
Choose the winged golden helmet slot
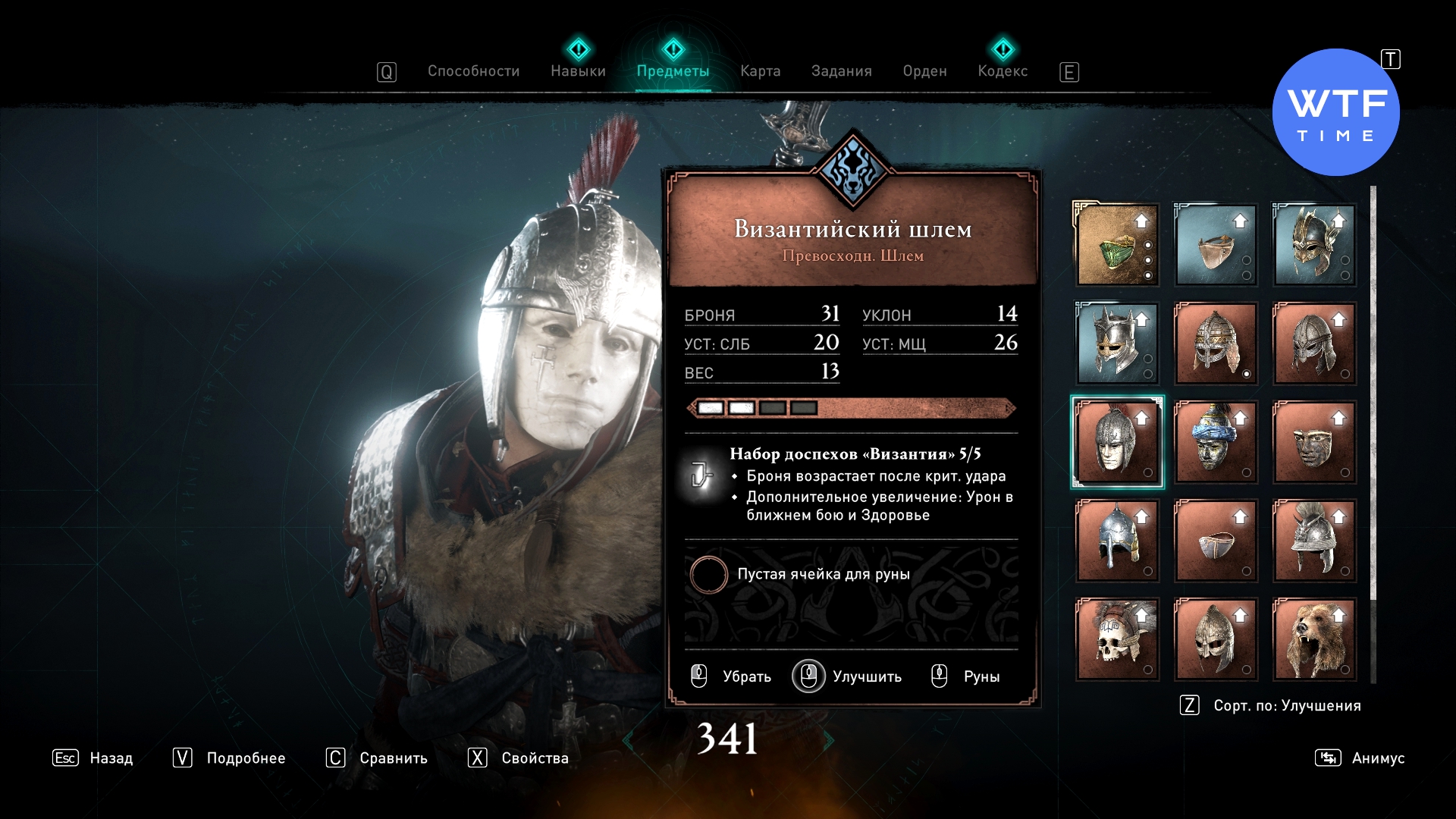1313,245
